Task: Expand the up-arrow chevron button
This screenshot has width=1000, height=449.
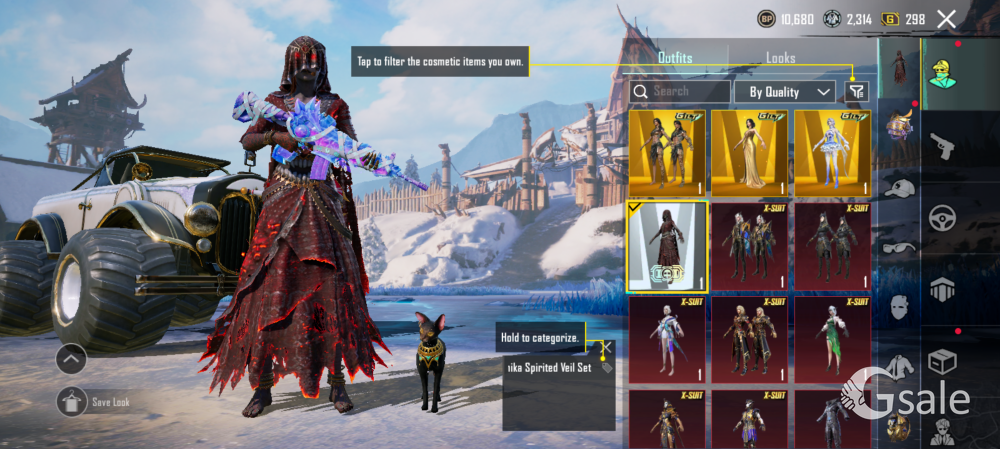Action: [x=71, y=358]
